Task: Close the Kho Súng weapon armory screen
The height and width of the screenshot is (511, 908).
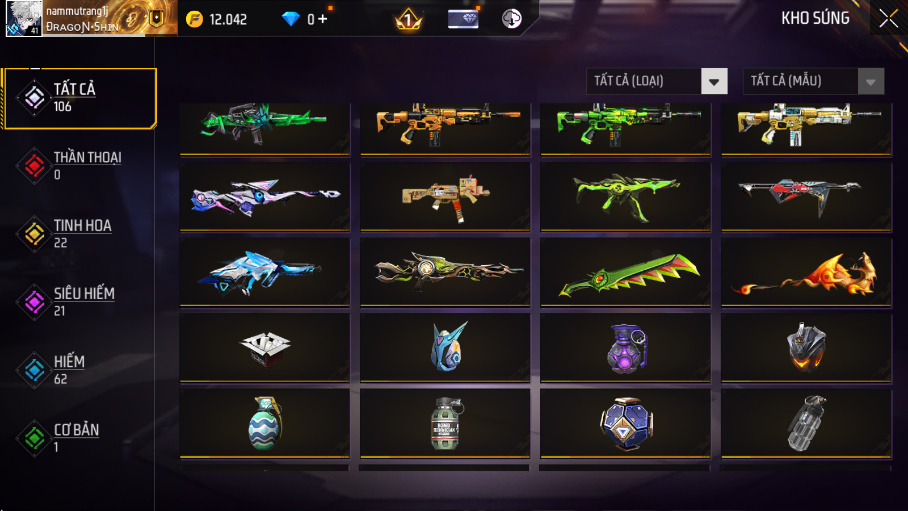Action: pyautogui.click(x=887, y=18)
